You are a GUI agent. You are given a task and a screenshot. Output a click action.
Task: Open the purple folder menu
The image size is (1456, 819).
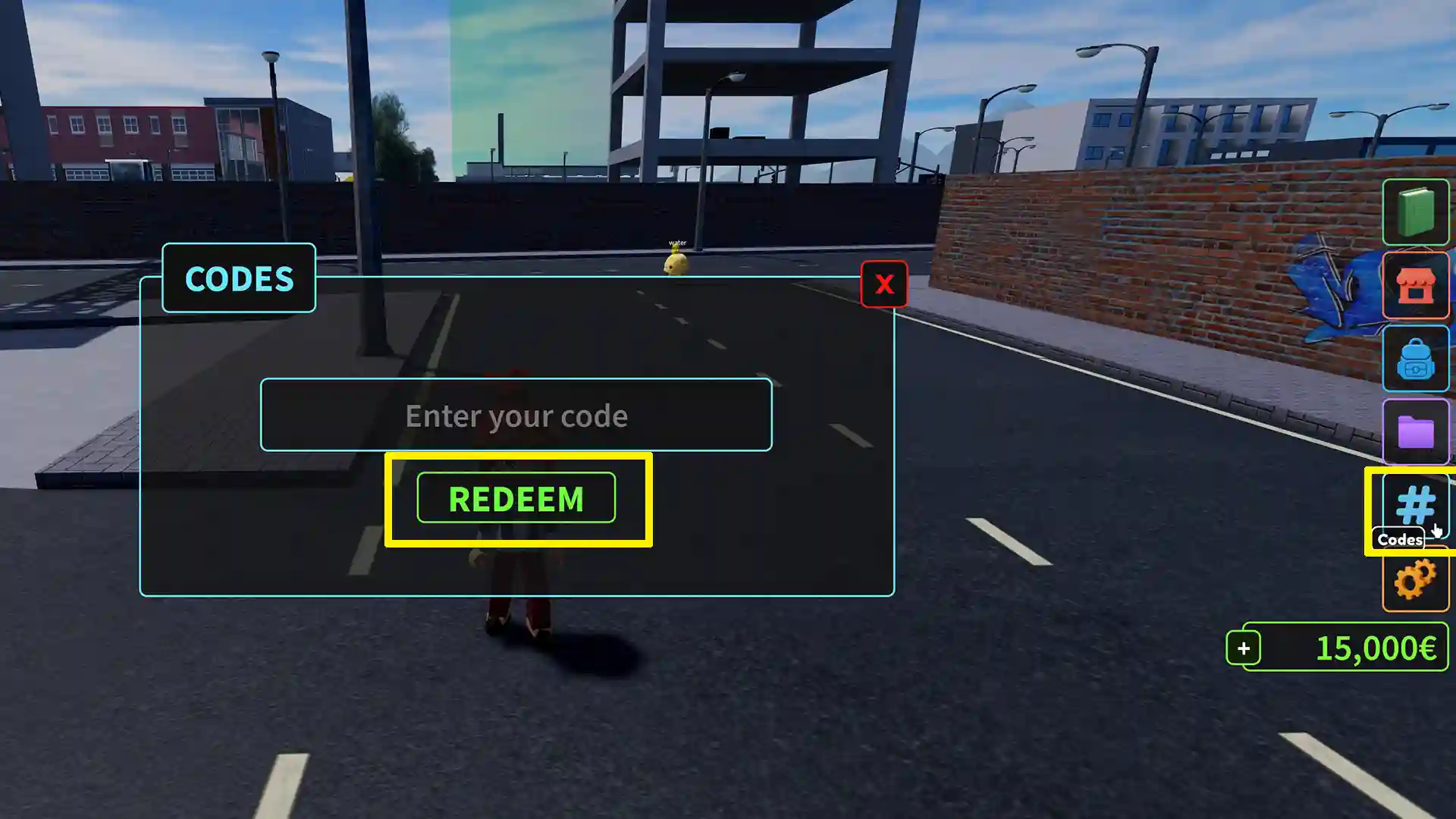[x=1417, y=433]
